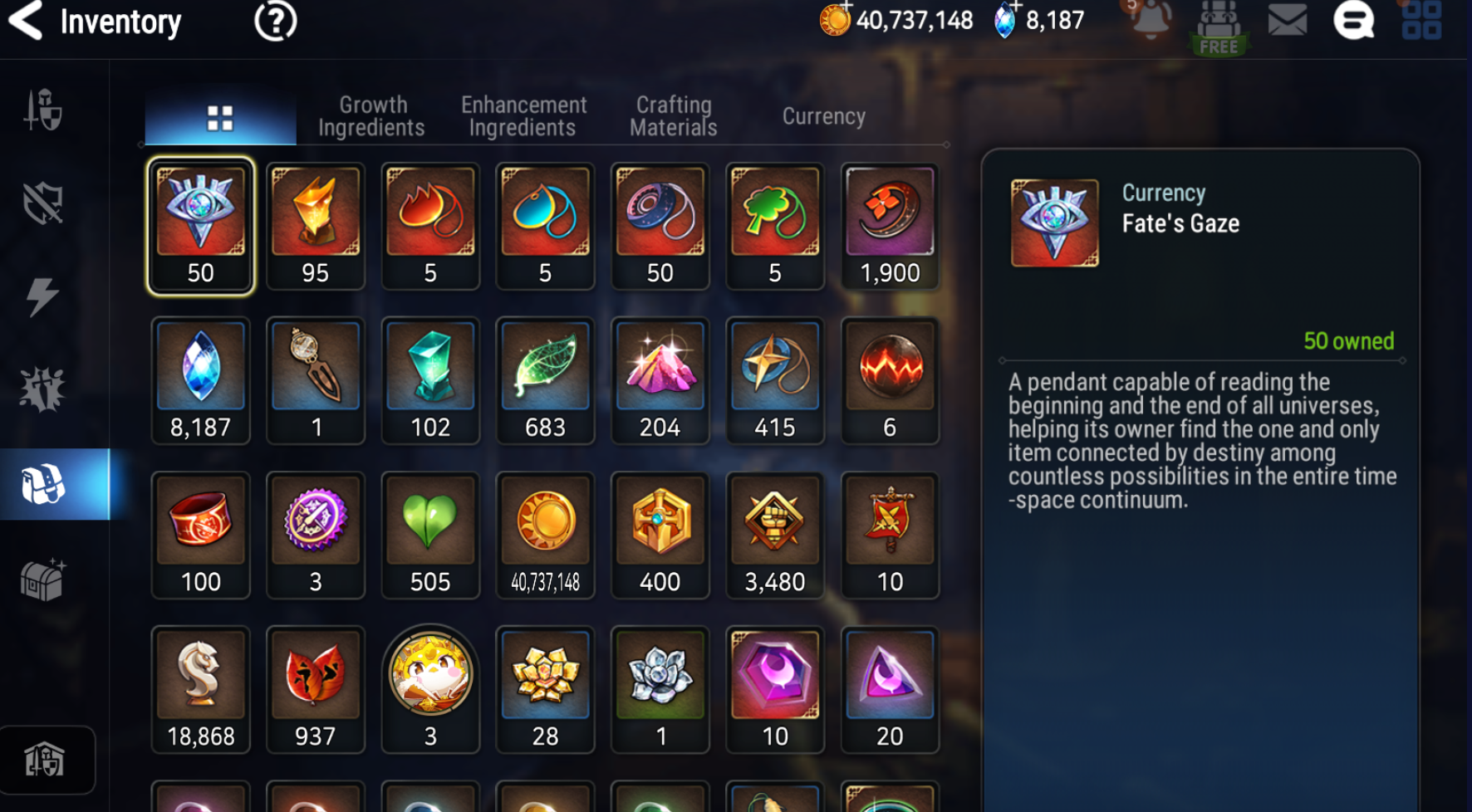The image size is (1472, 812).
Task: Choose the green leaf item with 683
Action: tap(545, 380)
